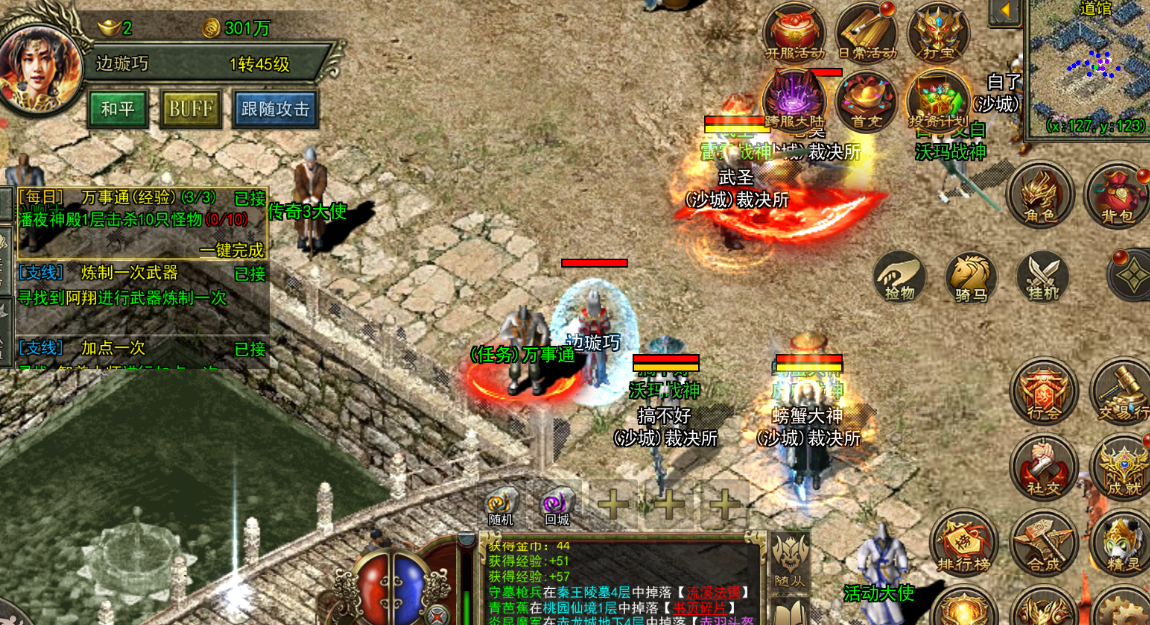Toggle the 和平 peace mode button
The image size is (1150, 625).
click(118, 109)
